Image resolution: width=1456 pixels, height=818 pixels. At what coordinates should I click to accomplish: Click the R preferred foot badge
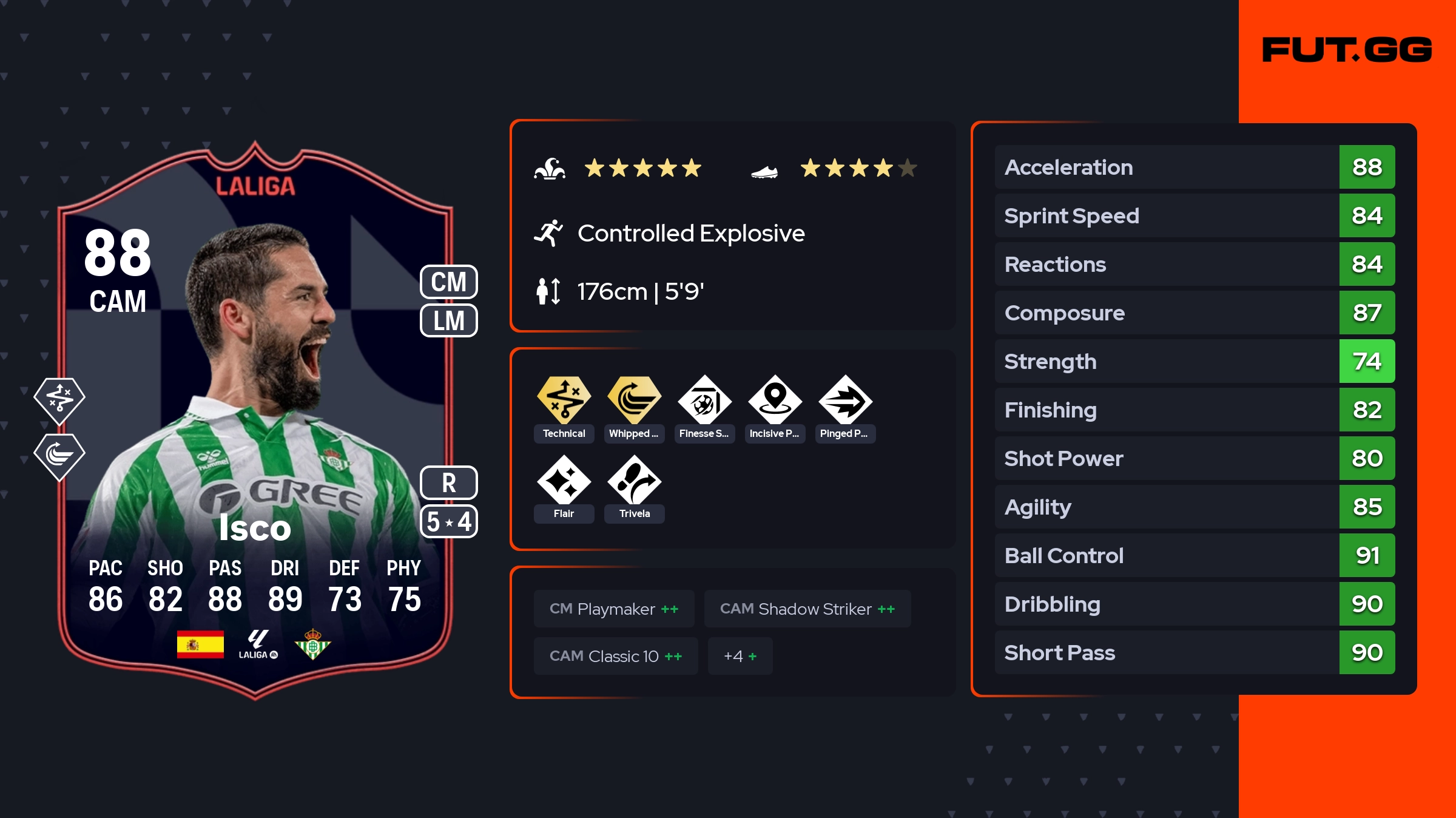[449, 483]
